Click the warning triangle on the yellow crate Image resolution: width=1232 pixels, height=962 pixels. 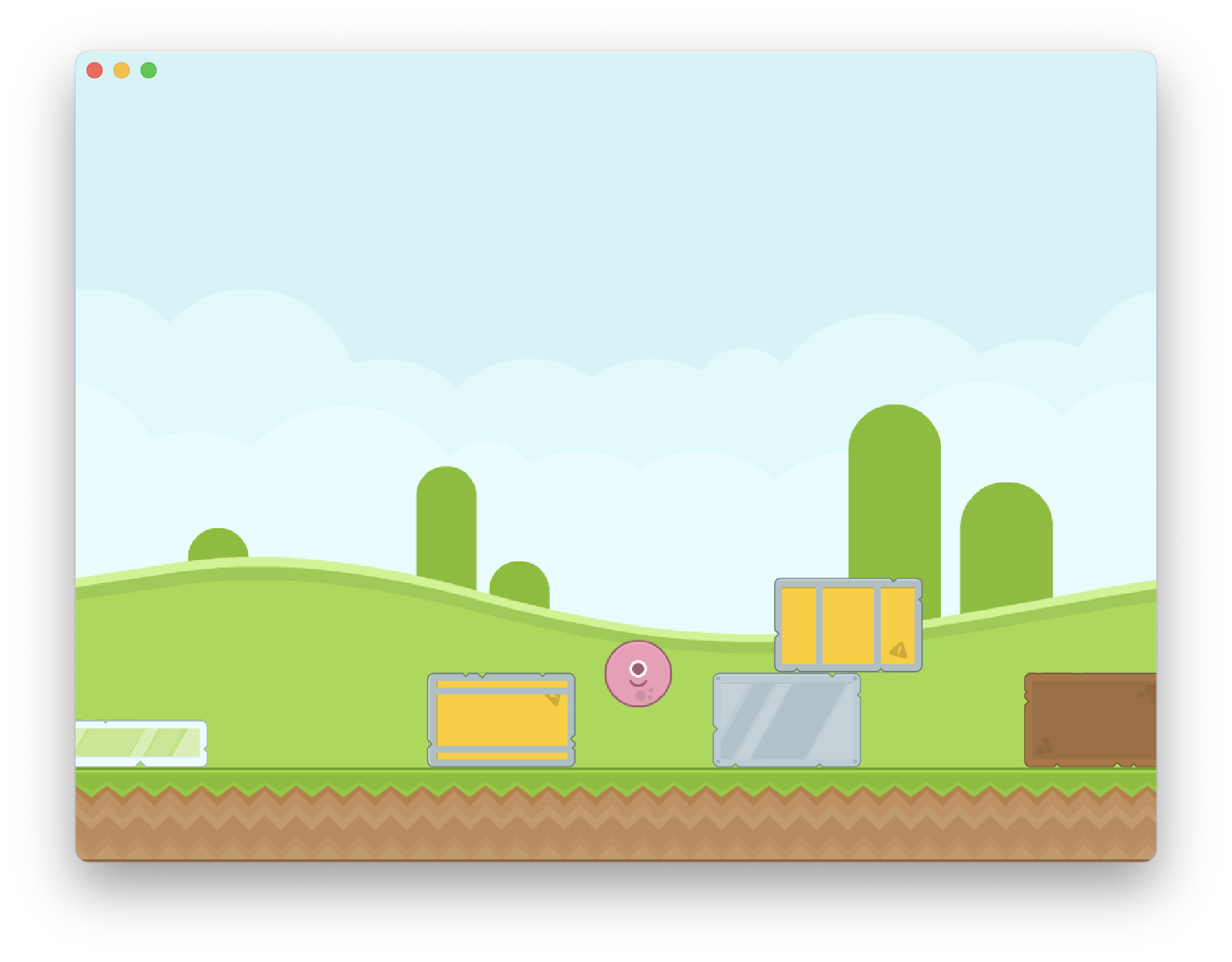pyautogui.click(x=554, y=699)
